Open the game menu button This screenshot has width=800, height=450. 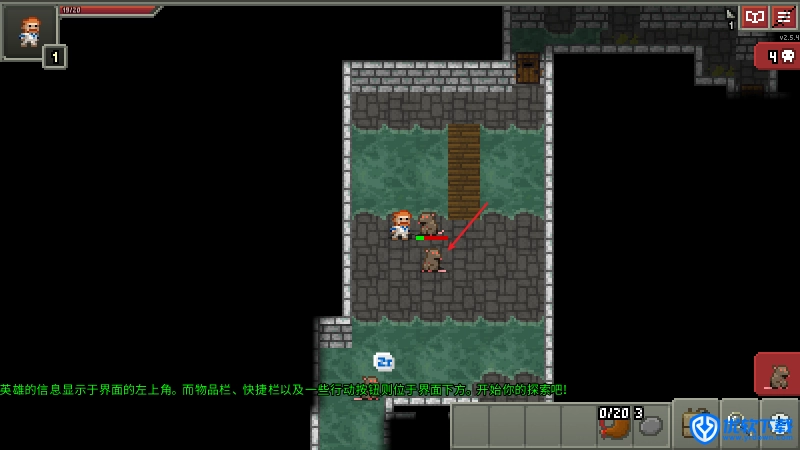(784, 18)
